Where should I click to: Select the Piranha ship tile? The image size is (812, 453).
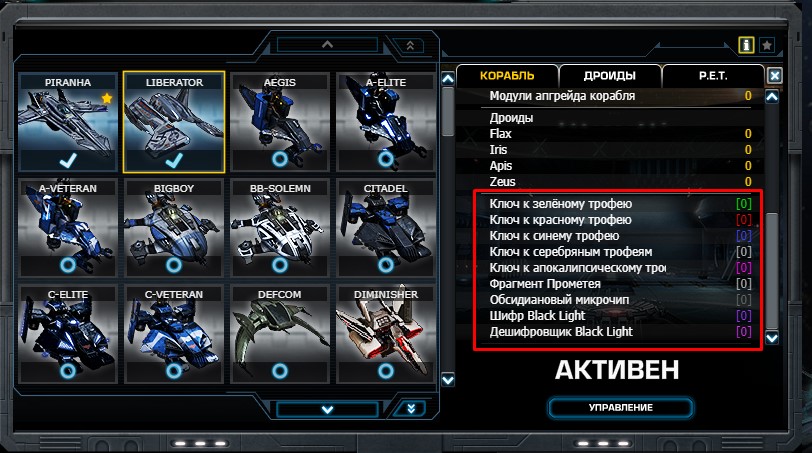coord(68,122)
